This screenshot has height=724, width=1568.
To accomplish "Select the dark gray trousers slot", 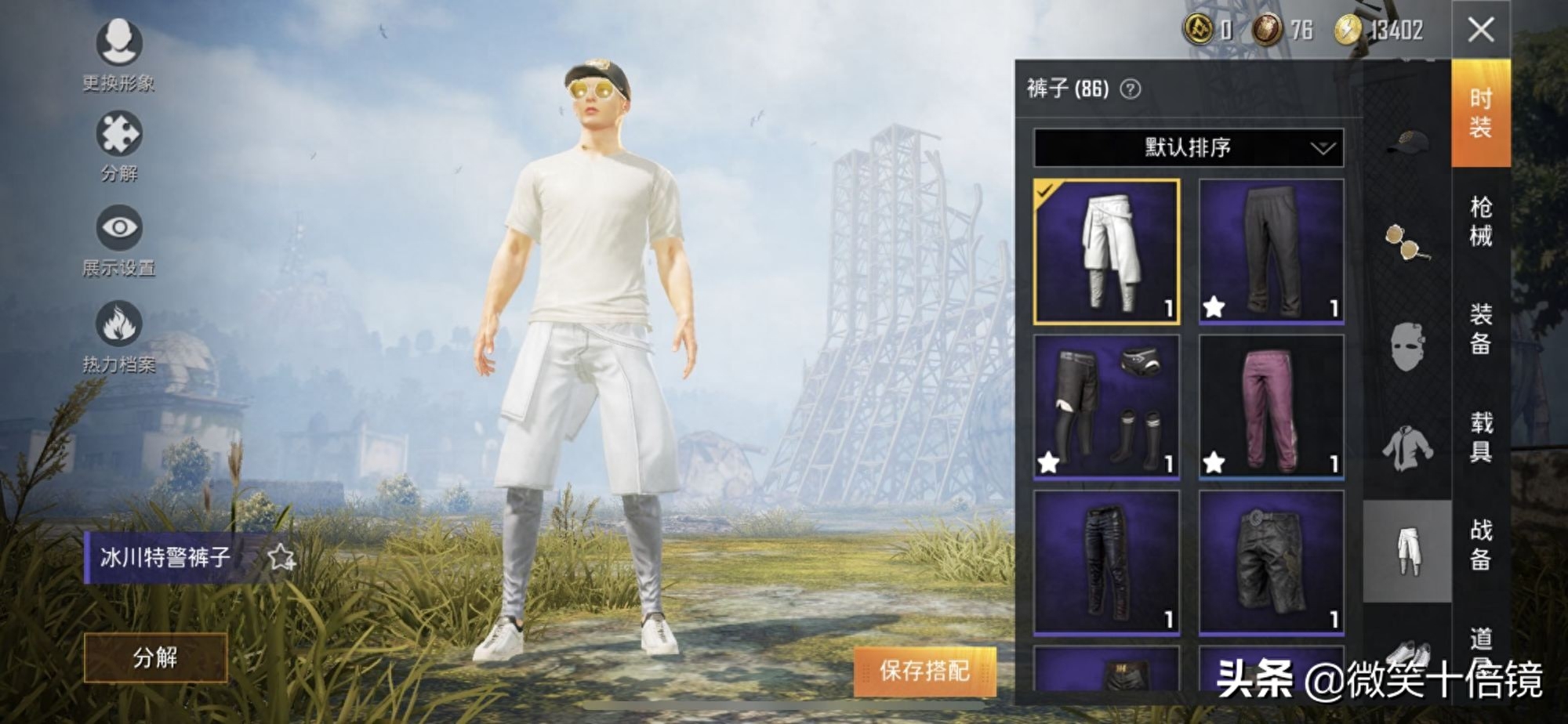I will point(1271,252).
